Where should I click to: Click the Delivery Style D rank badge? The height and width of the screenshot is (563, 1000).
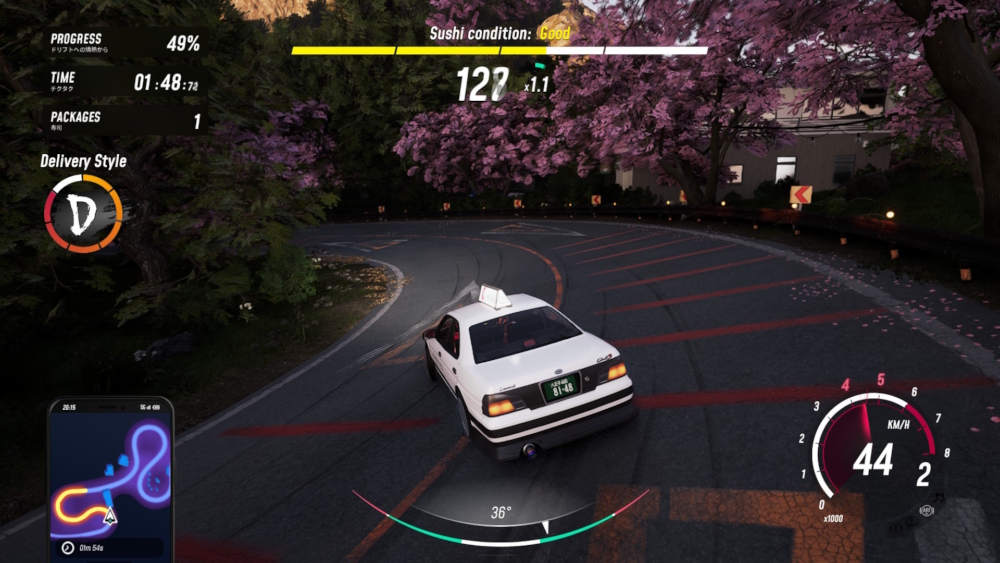[x=83, y=213]
